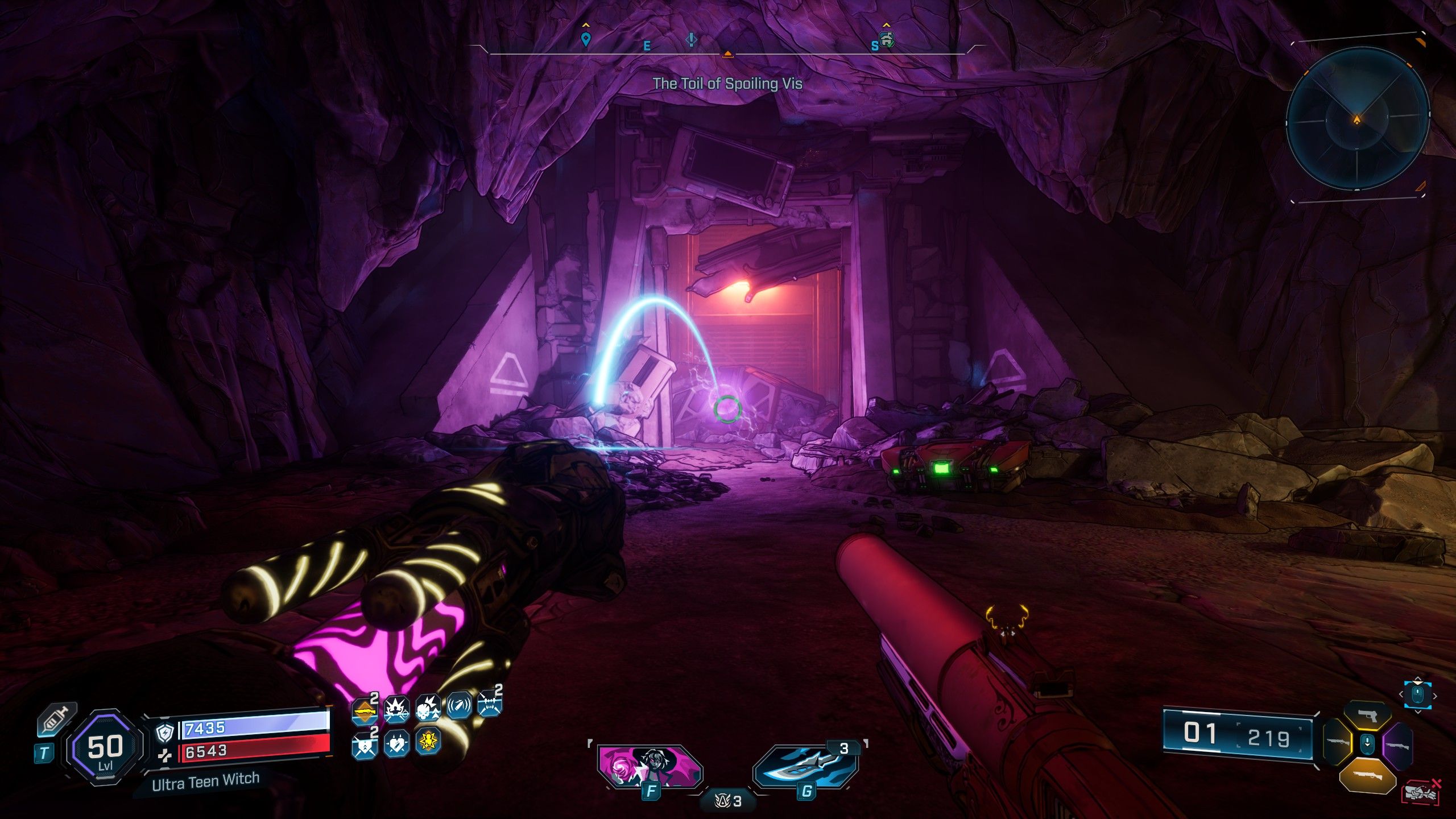Viewport: 1456px width, 819px height.
Task: Click the red vehicle unavailable icon
Action: tap(1421, 792)
